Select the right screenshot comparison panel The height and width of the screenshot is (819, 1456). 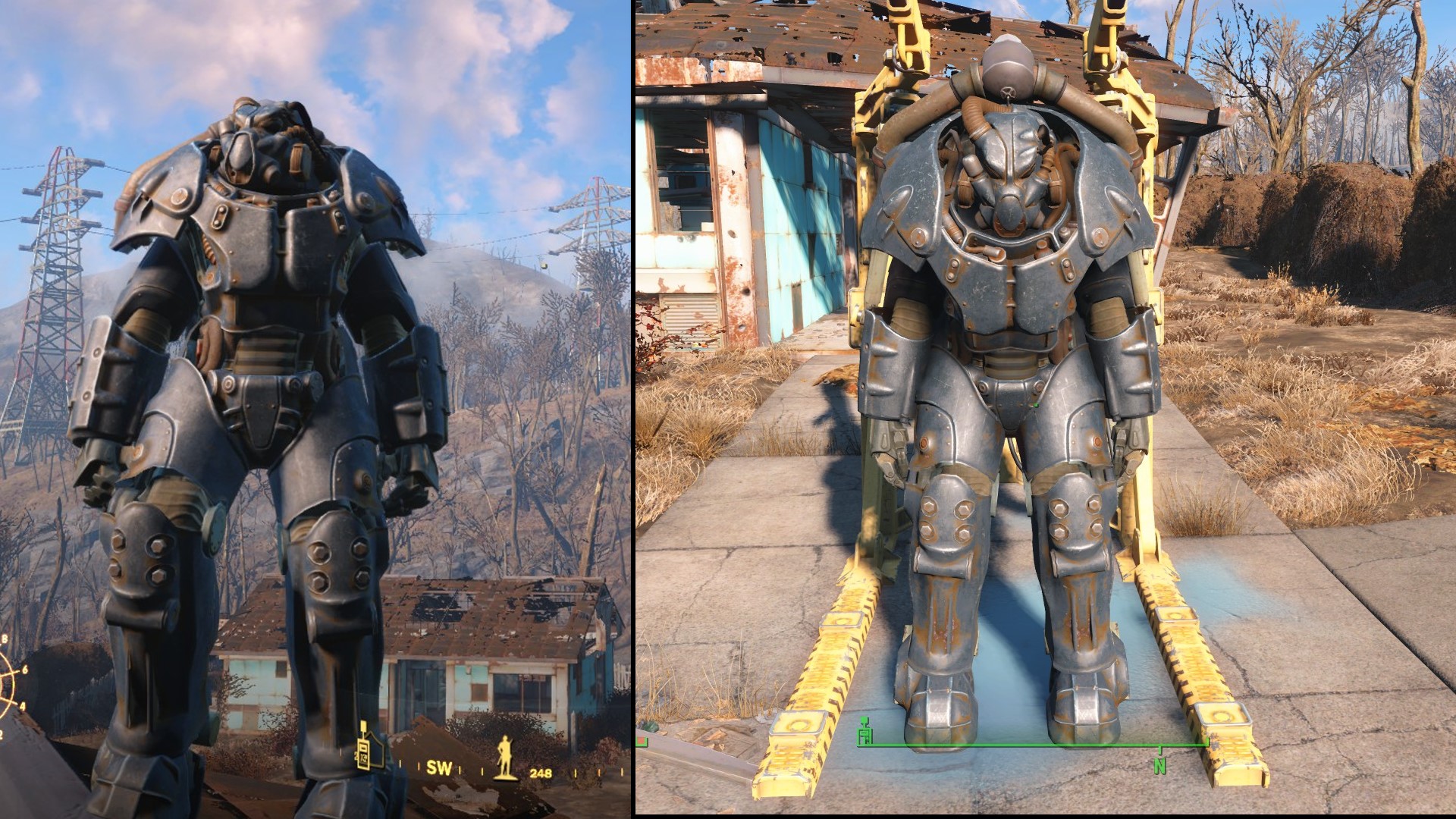click(1046, 409)
